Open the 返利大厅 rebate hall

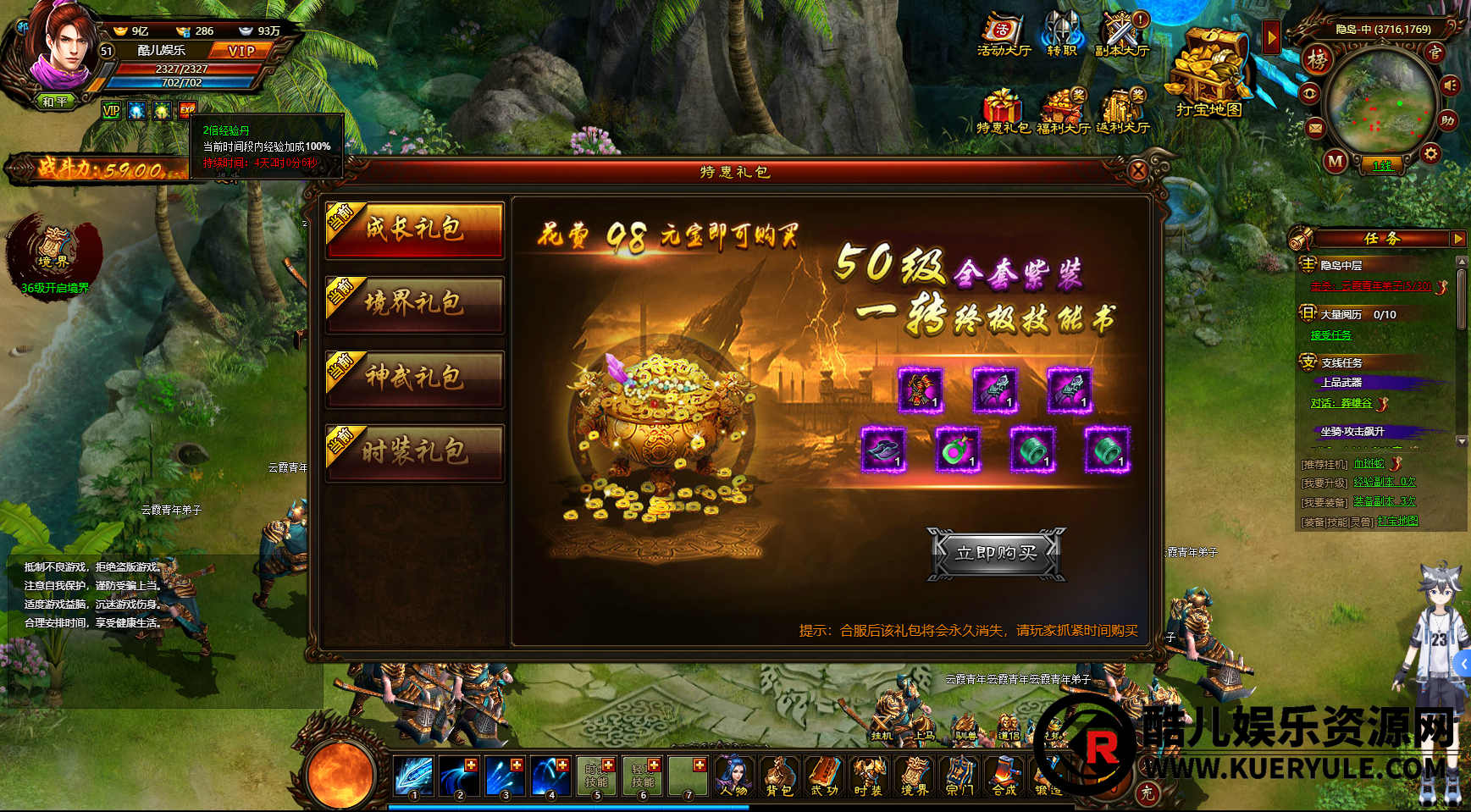pos(1122,112)
